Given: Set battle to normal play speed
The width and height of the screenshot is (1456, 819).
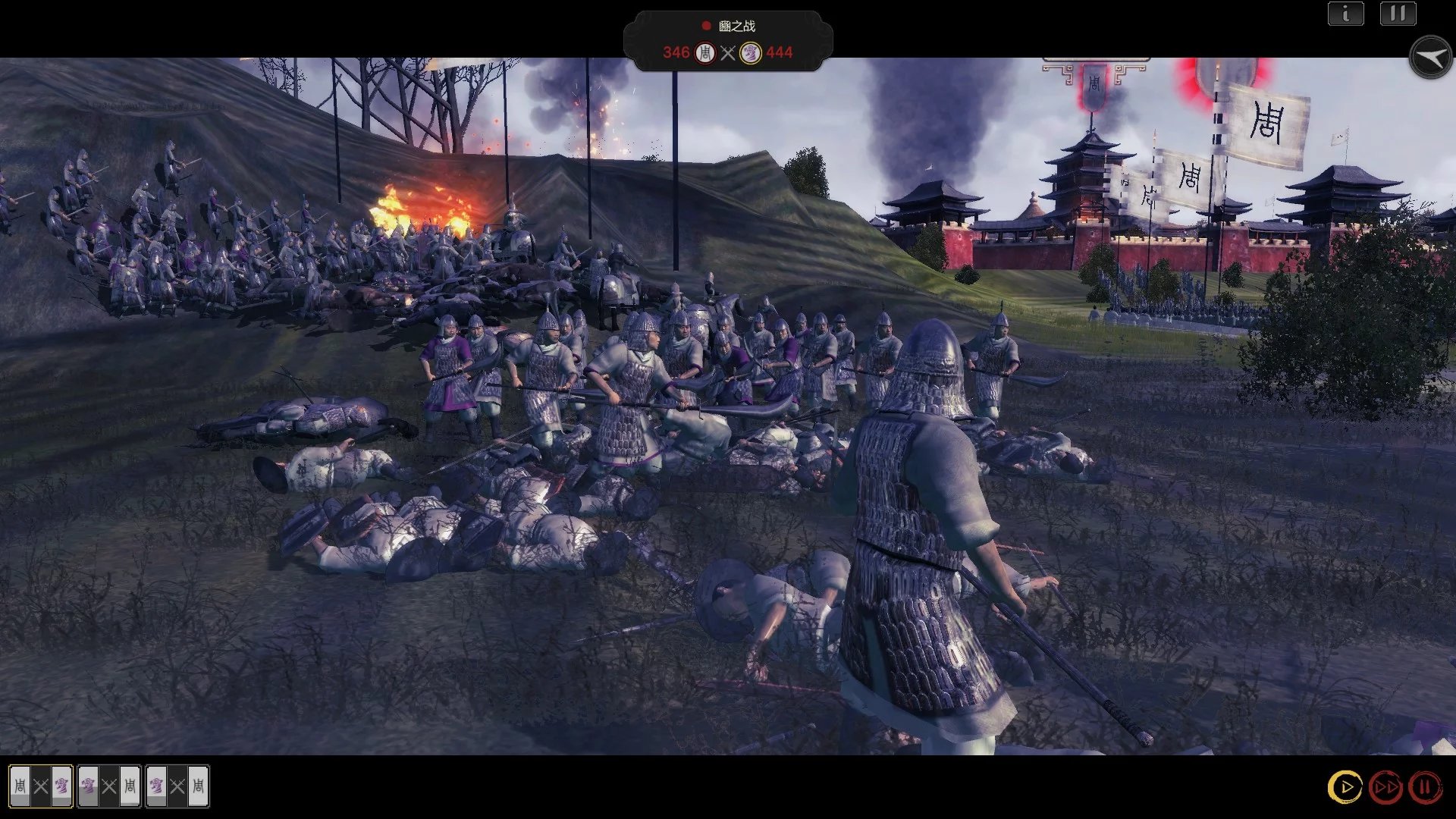Looking at the screenshot, I should 1345,787.
